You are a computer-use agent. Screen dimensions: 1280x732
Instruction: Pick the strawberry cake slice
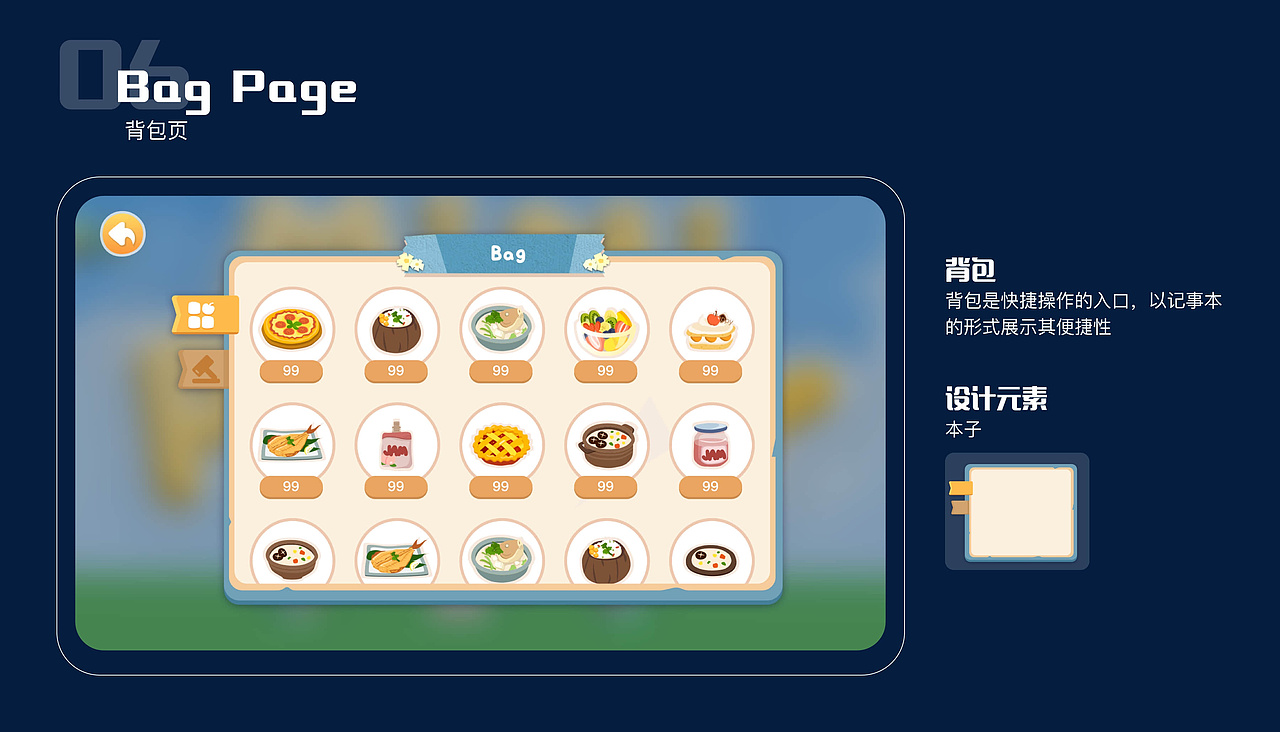click(711, 330)
